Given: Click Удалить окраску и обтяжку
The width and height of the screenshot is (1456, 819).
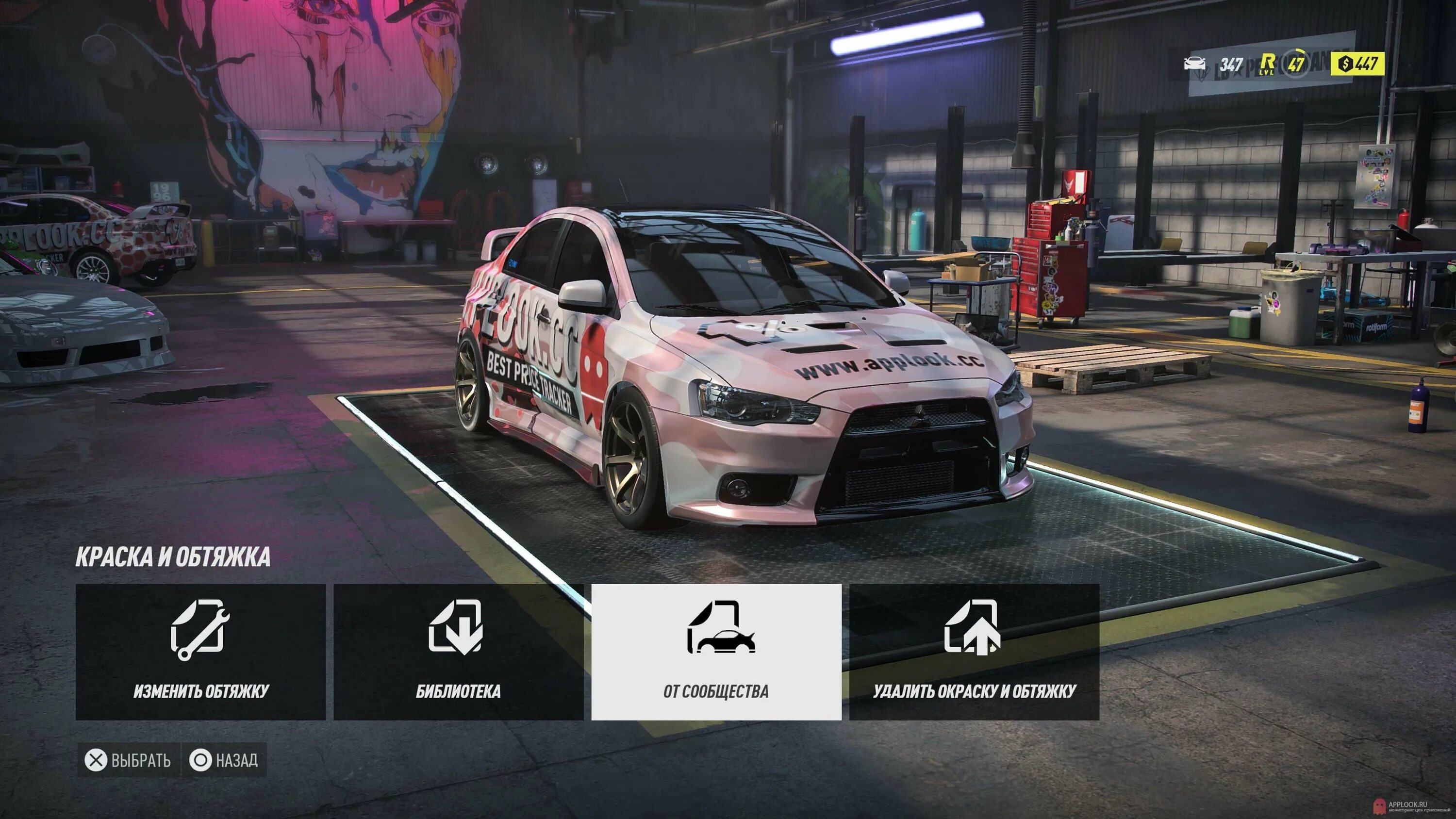Looking at the screenshot, I should pos(974,652).
